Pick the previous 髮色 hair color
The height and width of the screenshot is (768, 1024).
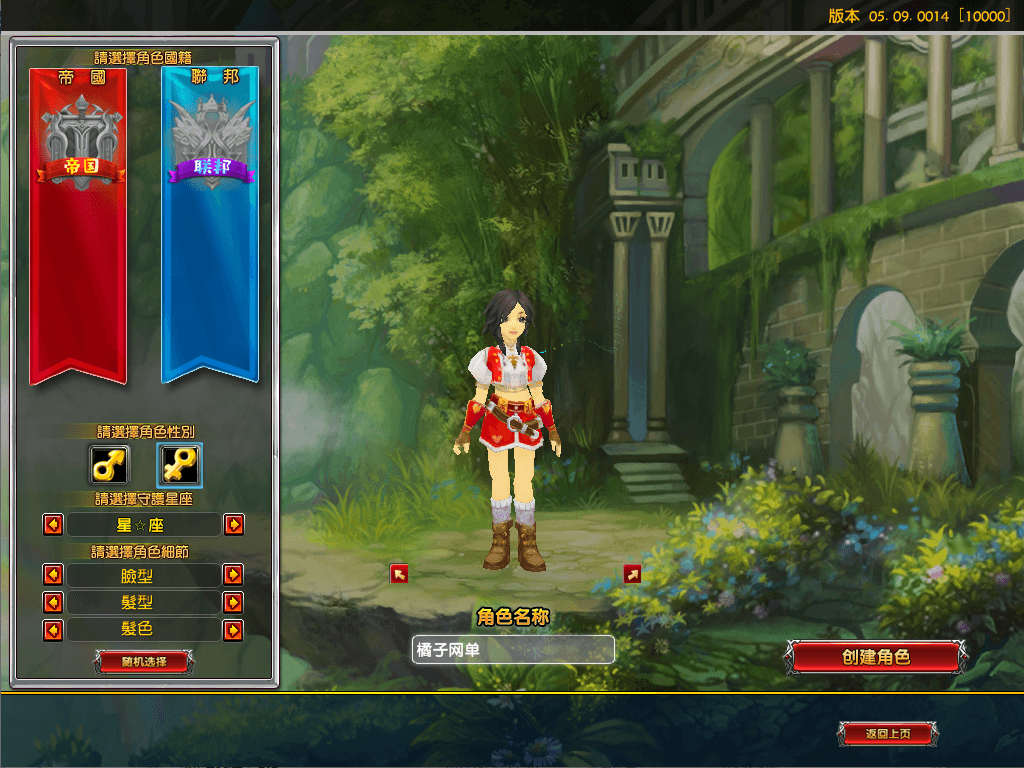click(53, 630)
